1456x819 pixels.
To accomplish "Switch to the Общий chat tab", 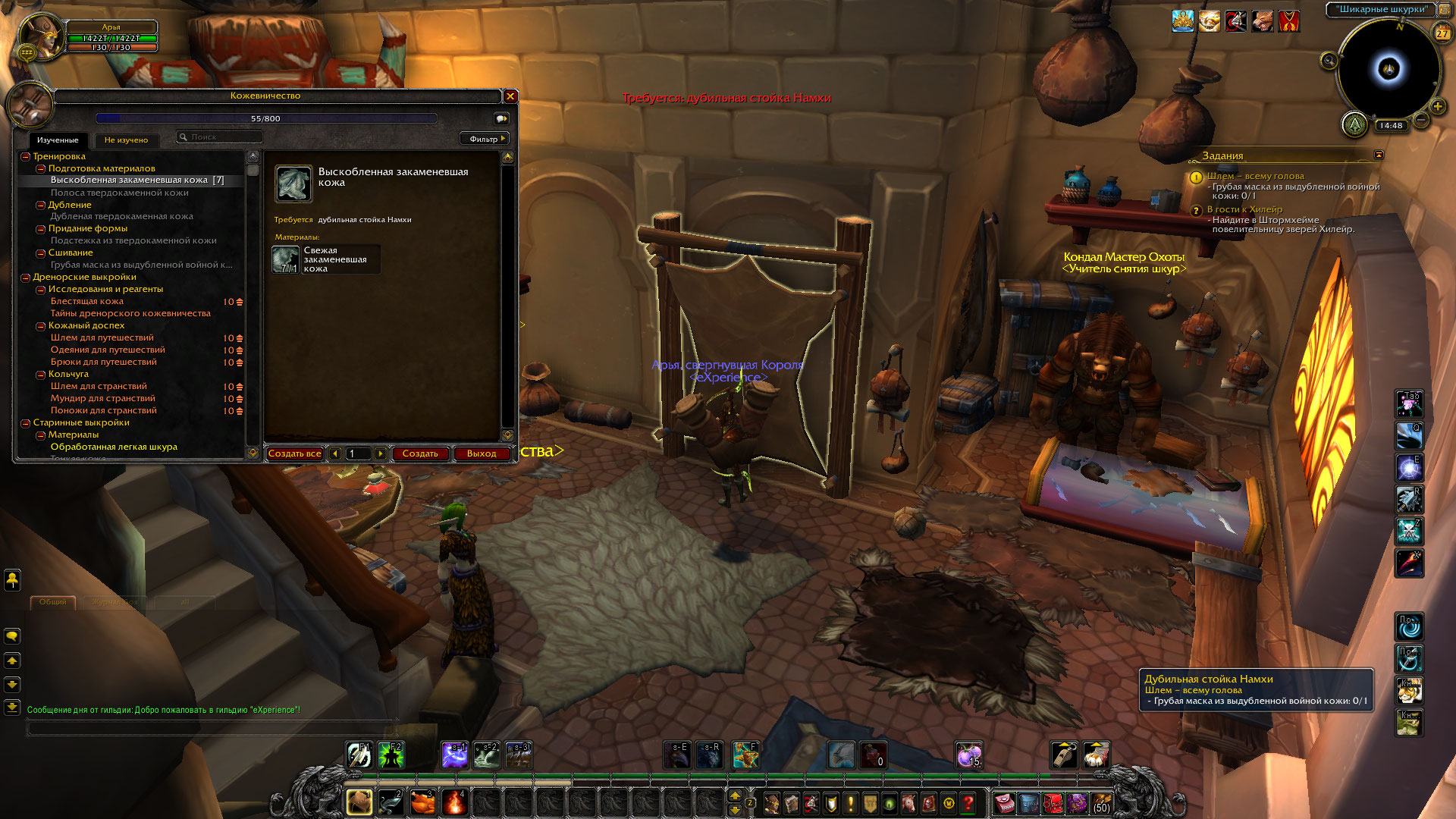I will click(52, 602).
